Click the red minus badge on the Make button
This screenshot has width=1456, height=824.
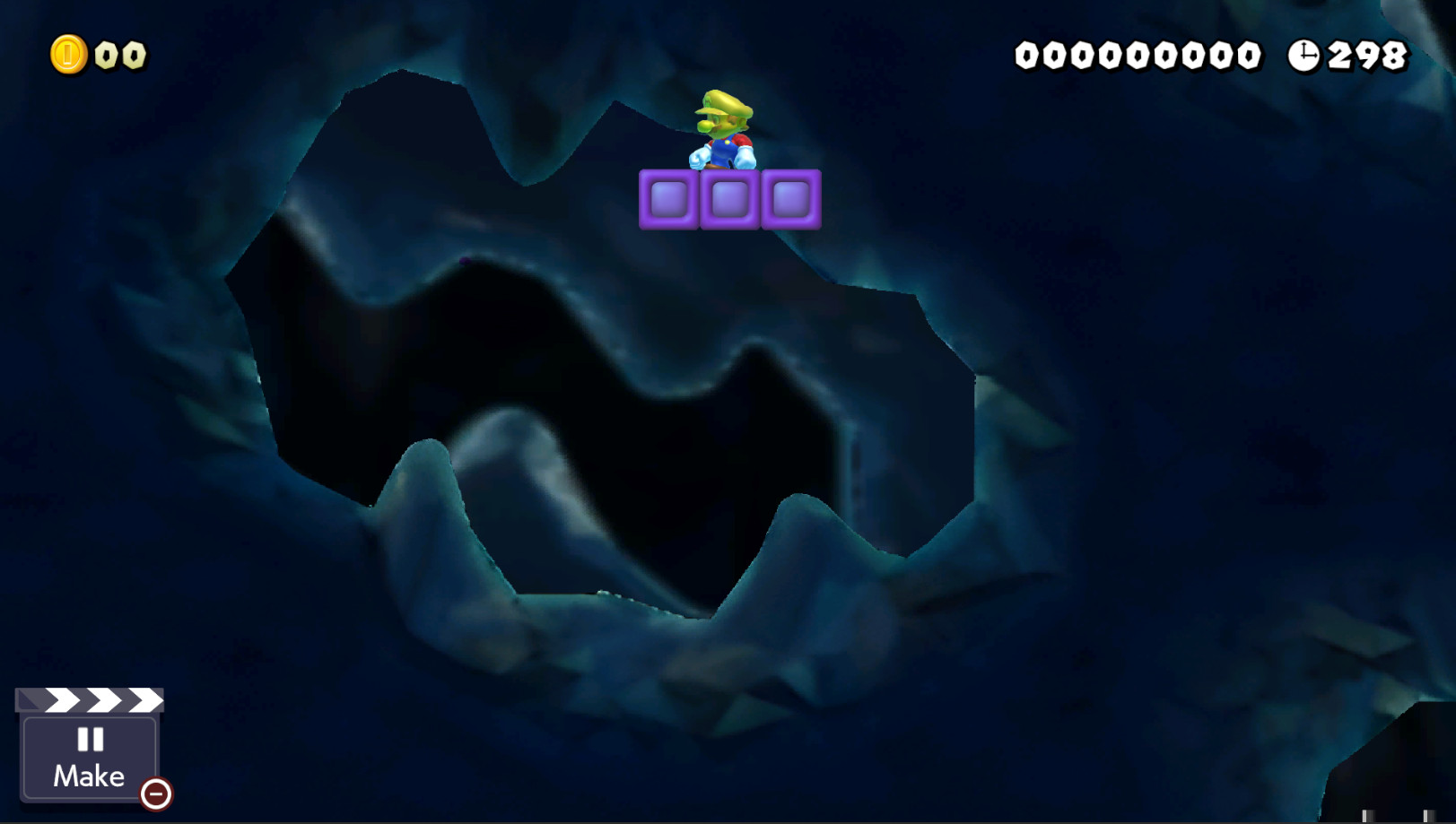point(154,793)
